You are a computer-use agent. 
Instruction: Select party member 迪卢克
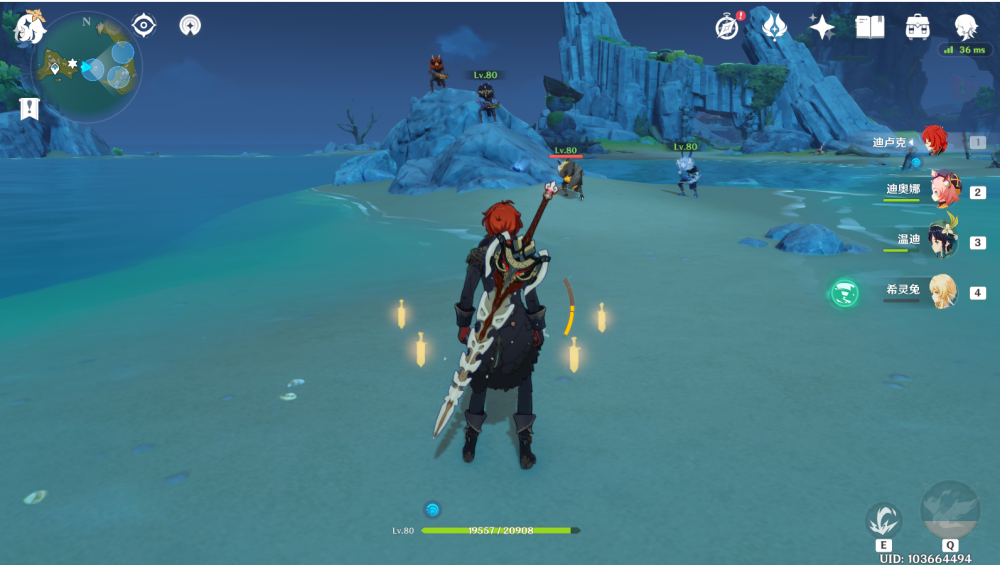click(932, 142)
